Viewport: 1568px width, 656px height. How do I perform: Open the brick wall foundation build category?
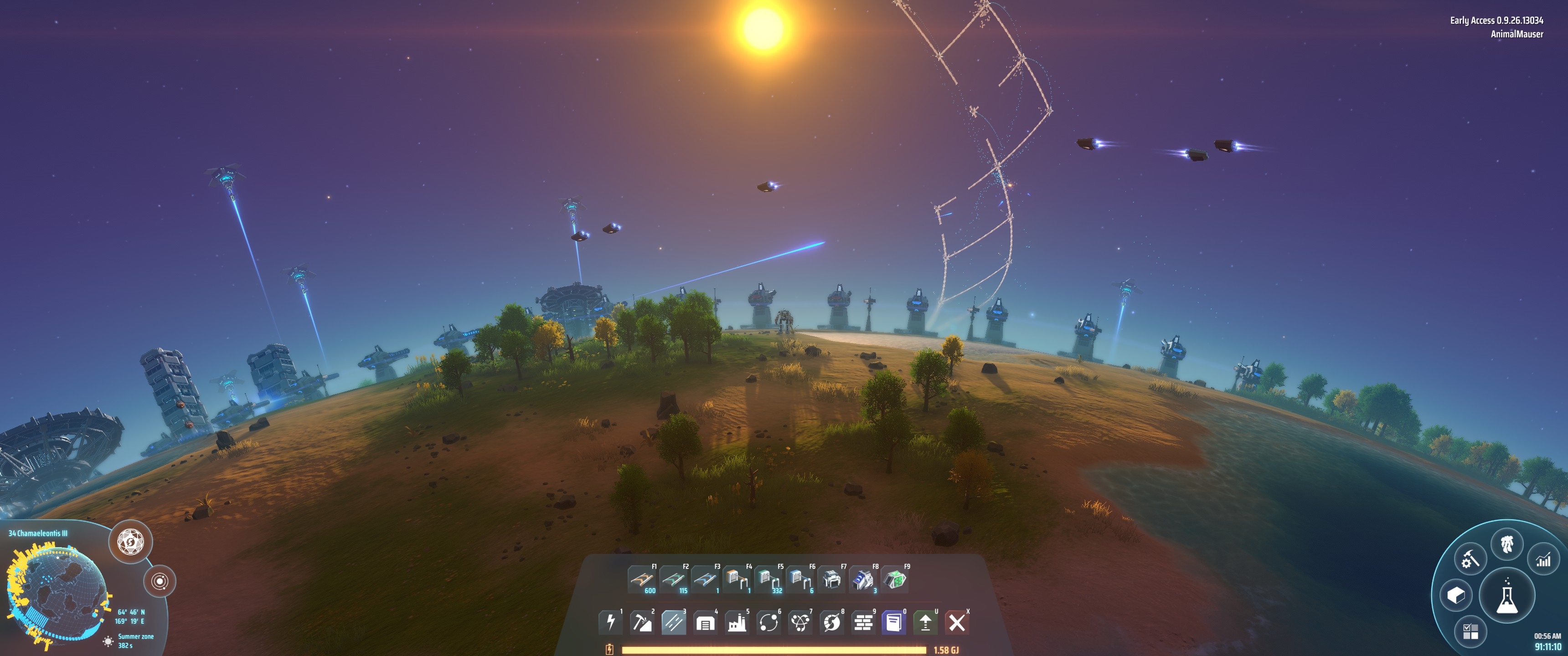click(863, 623)
